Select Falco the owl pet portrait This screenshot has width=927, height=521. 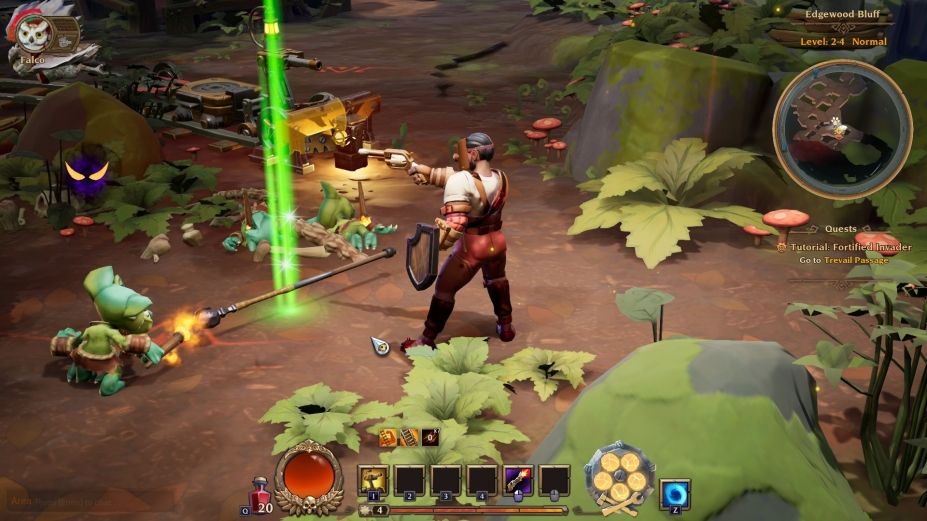tap(35, 35)
